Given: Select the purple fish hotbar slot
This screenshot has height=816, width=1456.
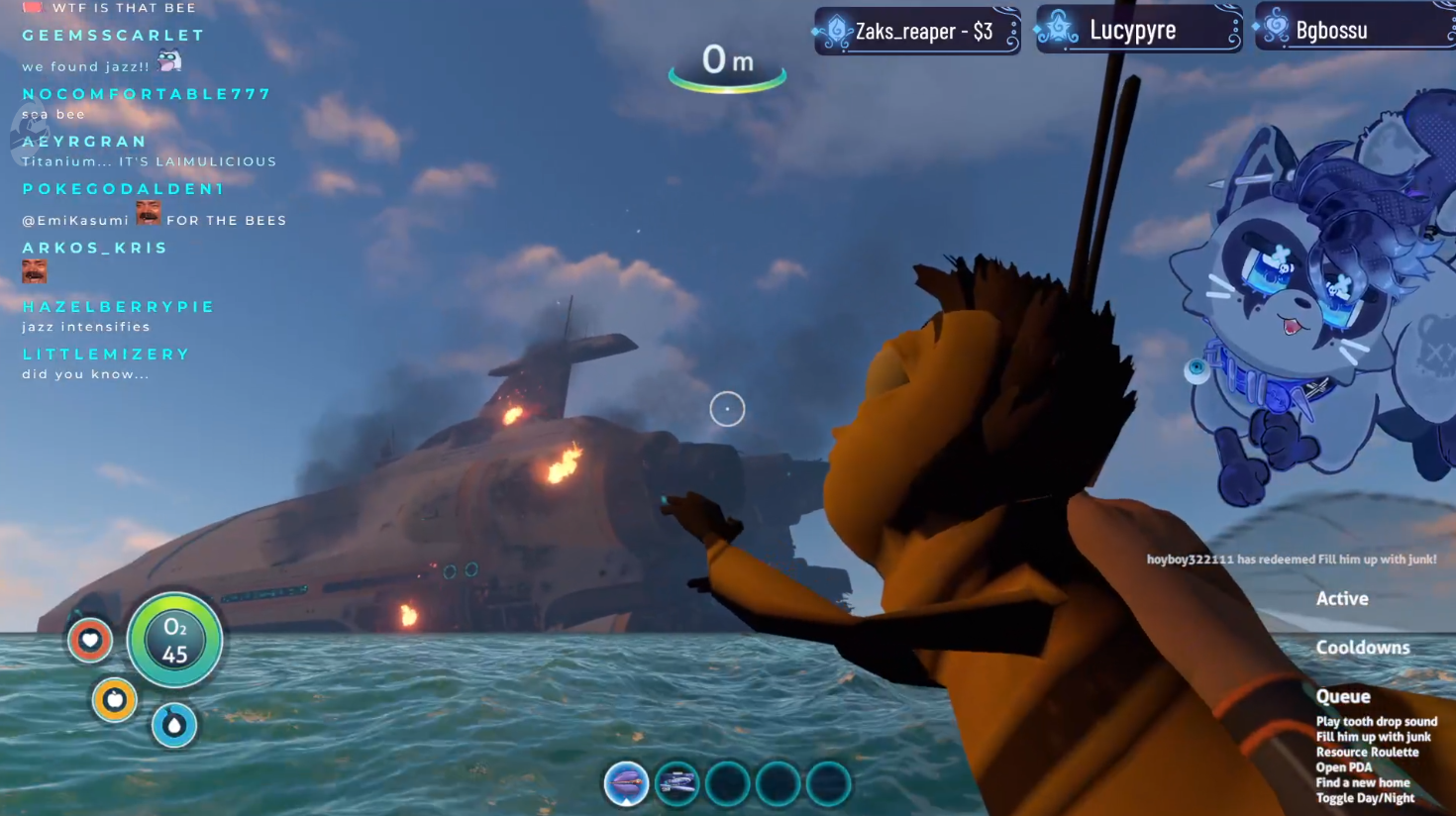Looking at the screenshot, I should click(626, 783).
